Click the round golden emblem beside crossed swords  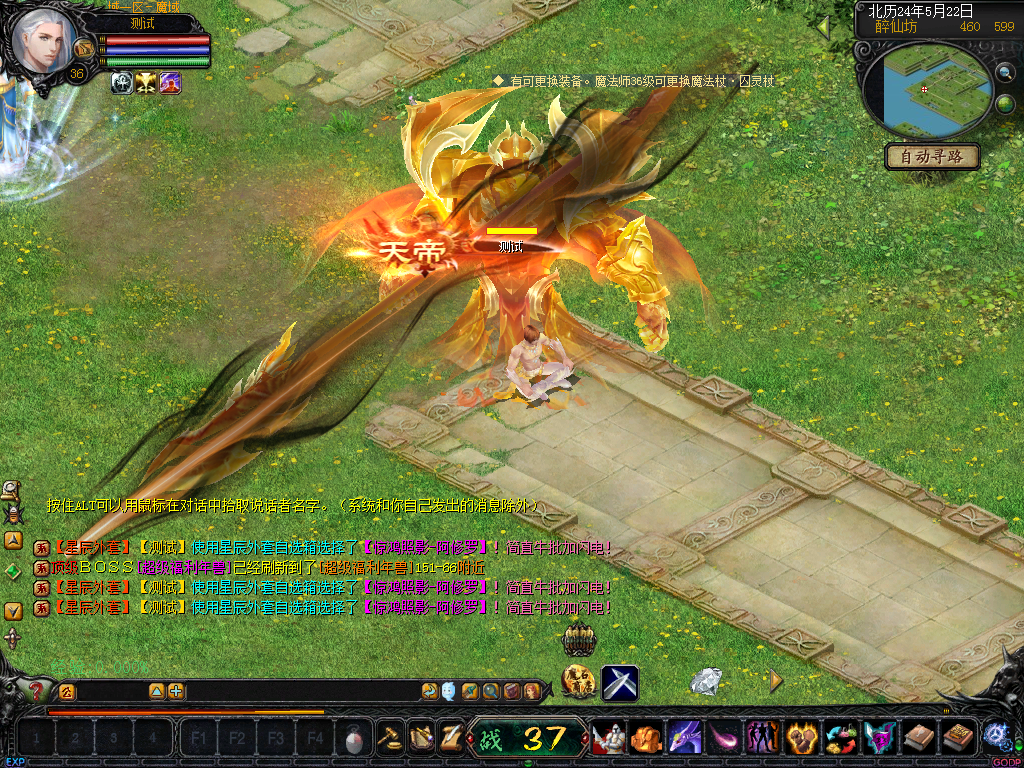579,682
